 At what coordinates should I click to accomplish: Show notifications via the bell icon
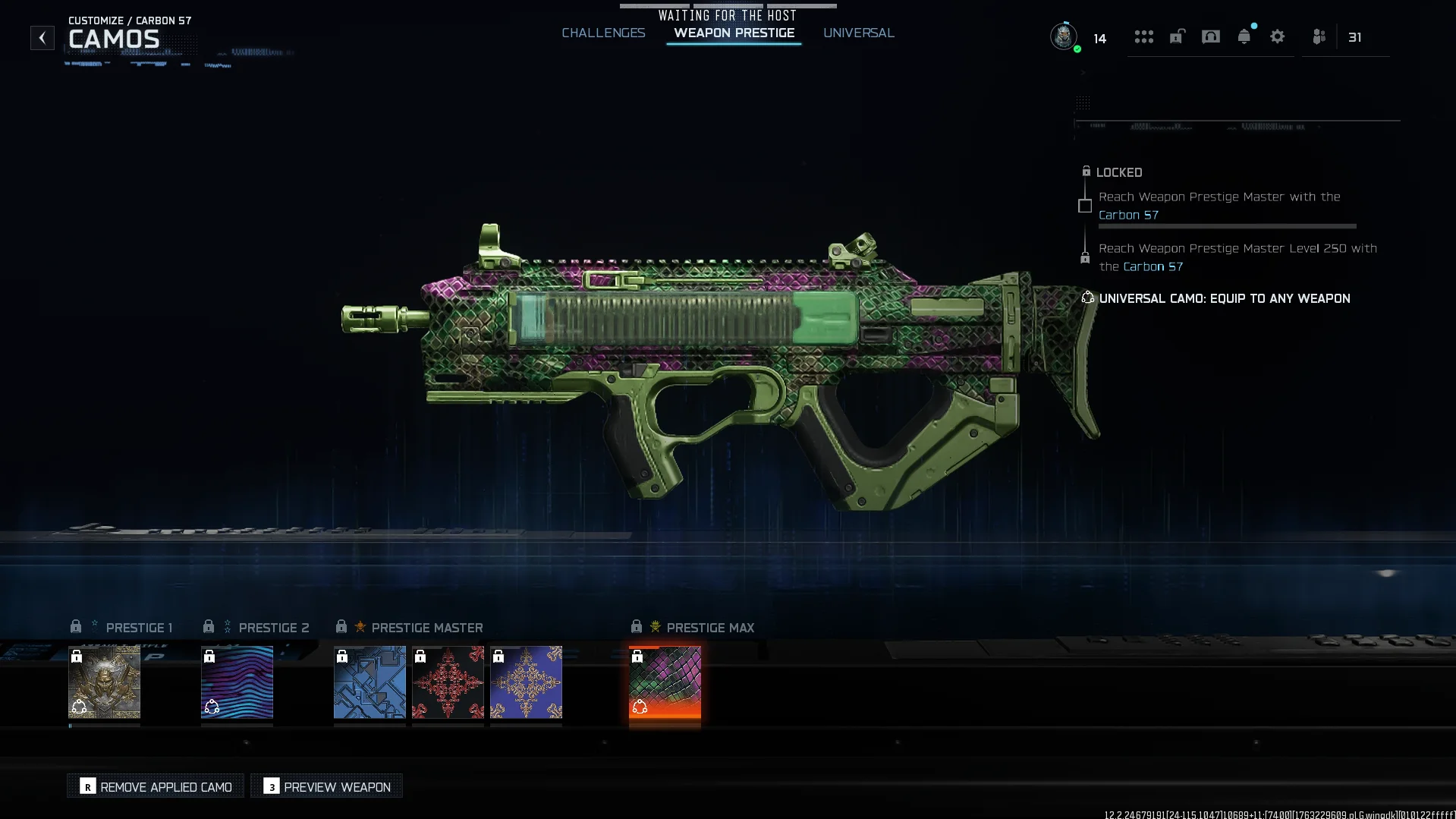point(1244,36)
